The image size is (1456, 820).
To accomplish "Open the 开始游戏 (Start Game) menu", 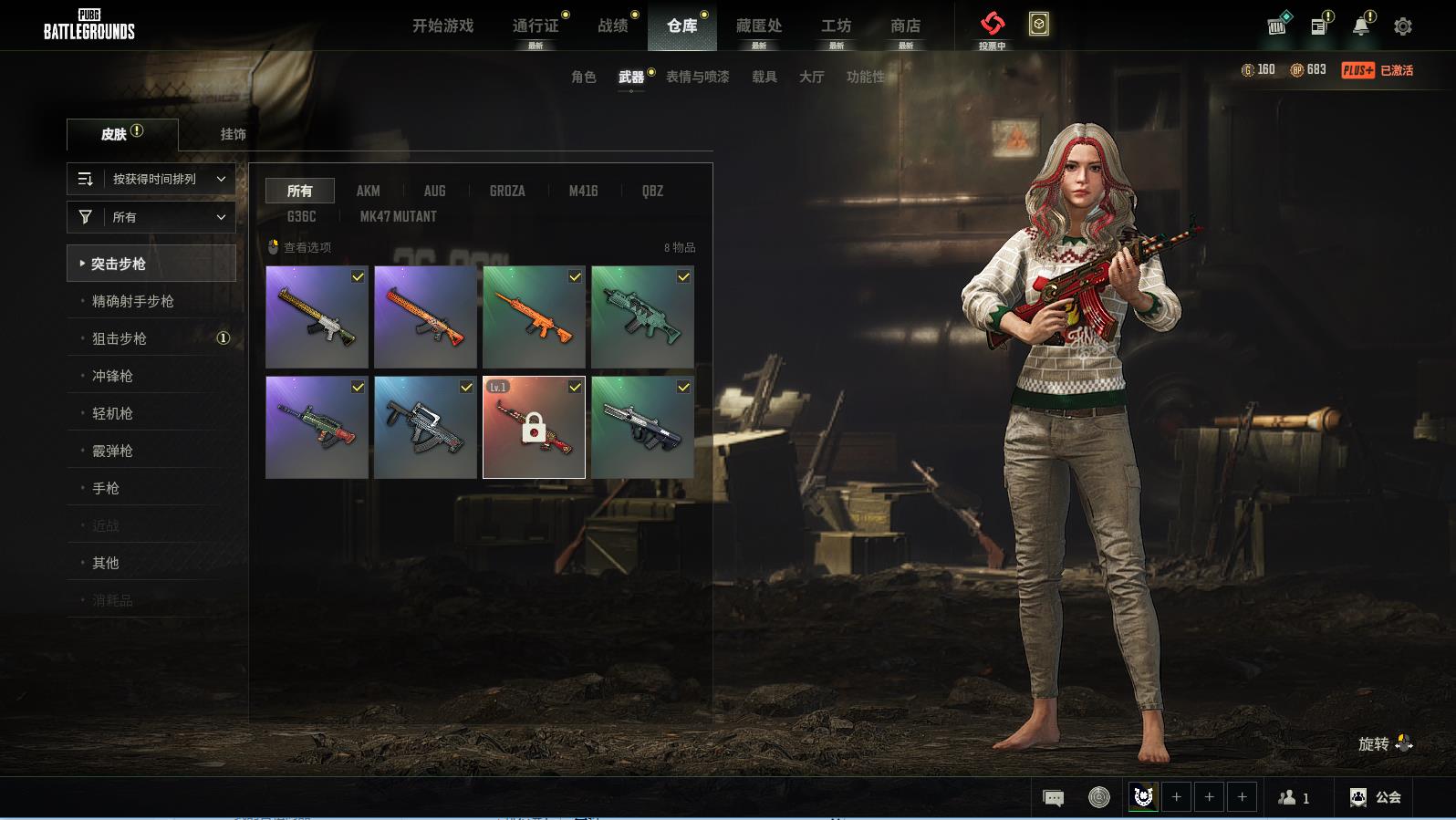I will [442, 26].
